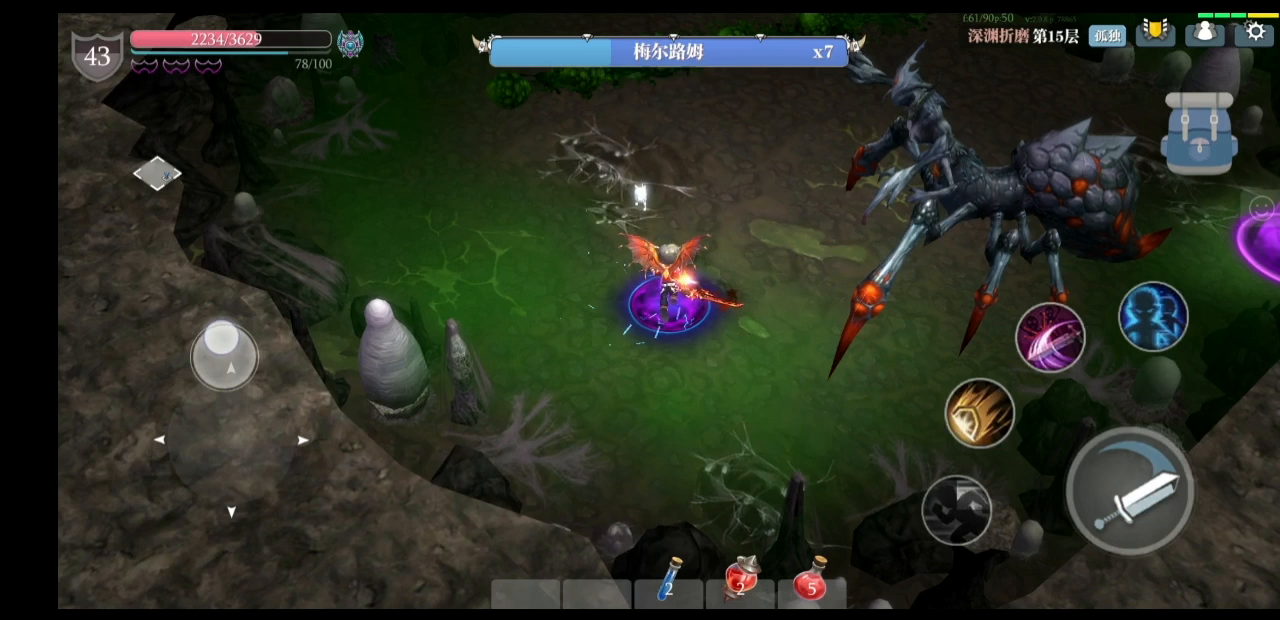The image size is (1280, 620).
Task: Activate the purple sword slash skill
Action: click(1050, 337)
